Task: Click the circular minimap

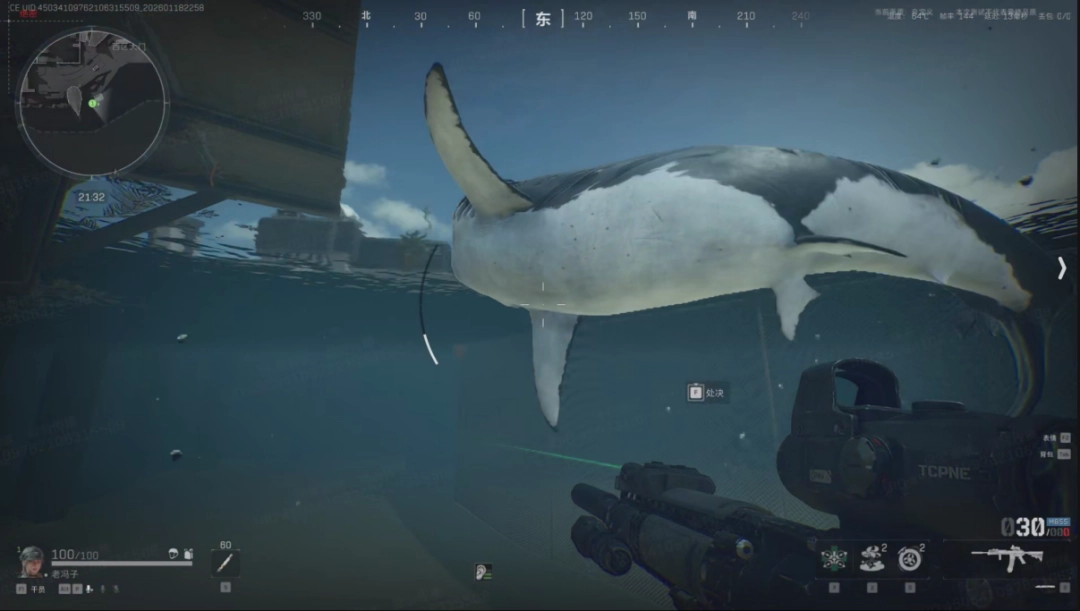Action: point(92,101)
